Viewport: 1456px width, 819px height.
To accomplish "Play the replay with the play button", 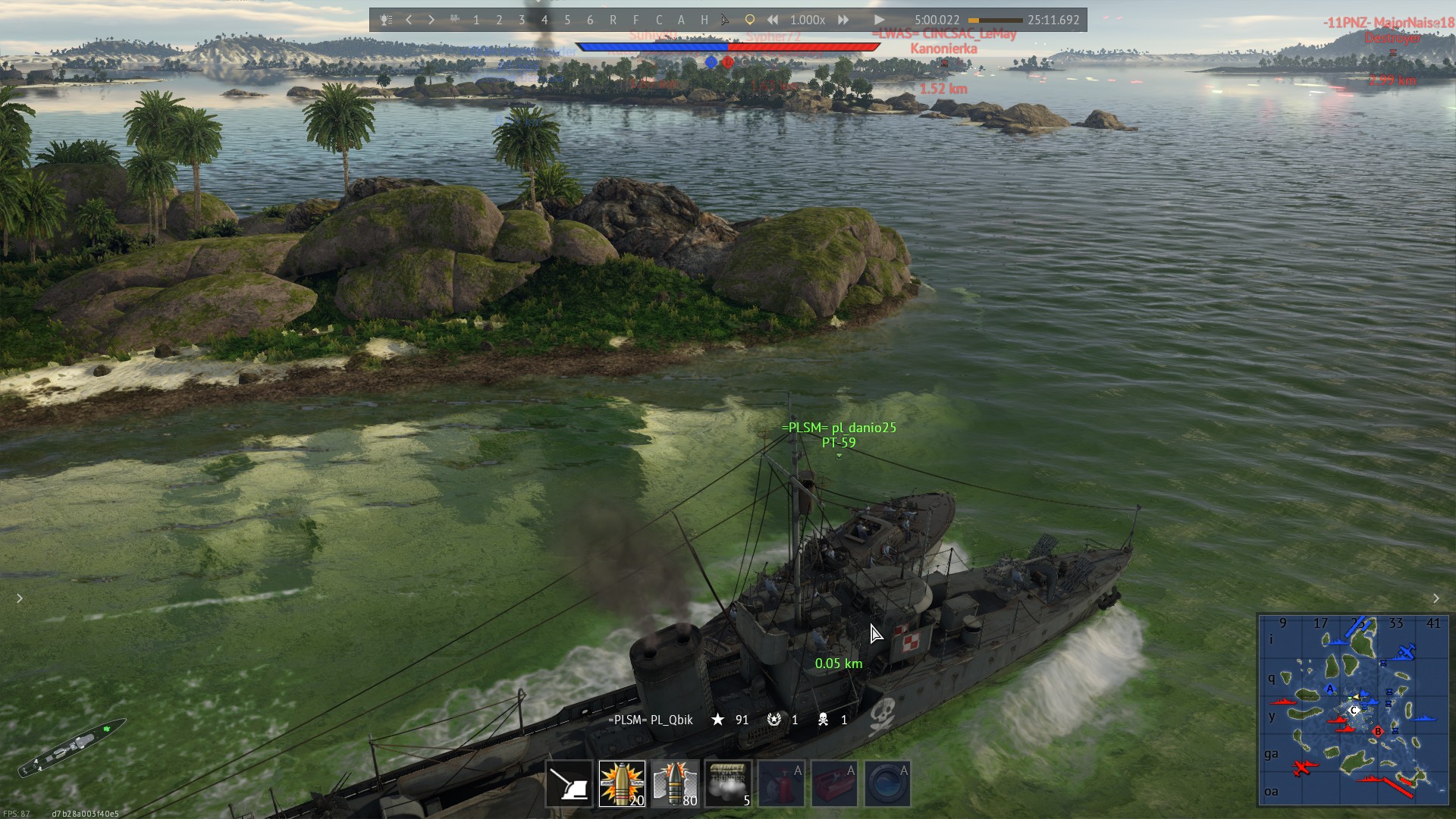I will pyautogui.click(x=879, y=20).
